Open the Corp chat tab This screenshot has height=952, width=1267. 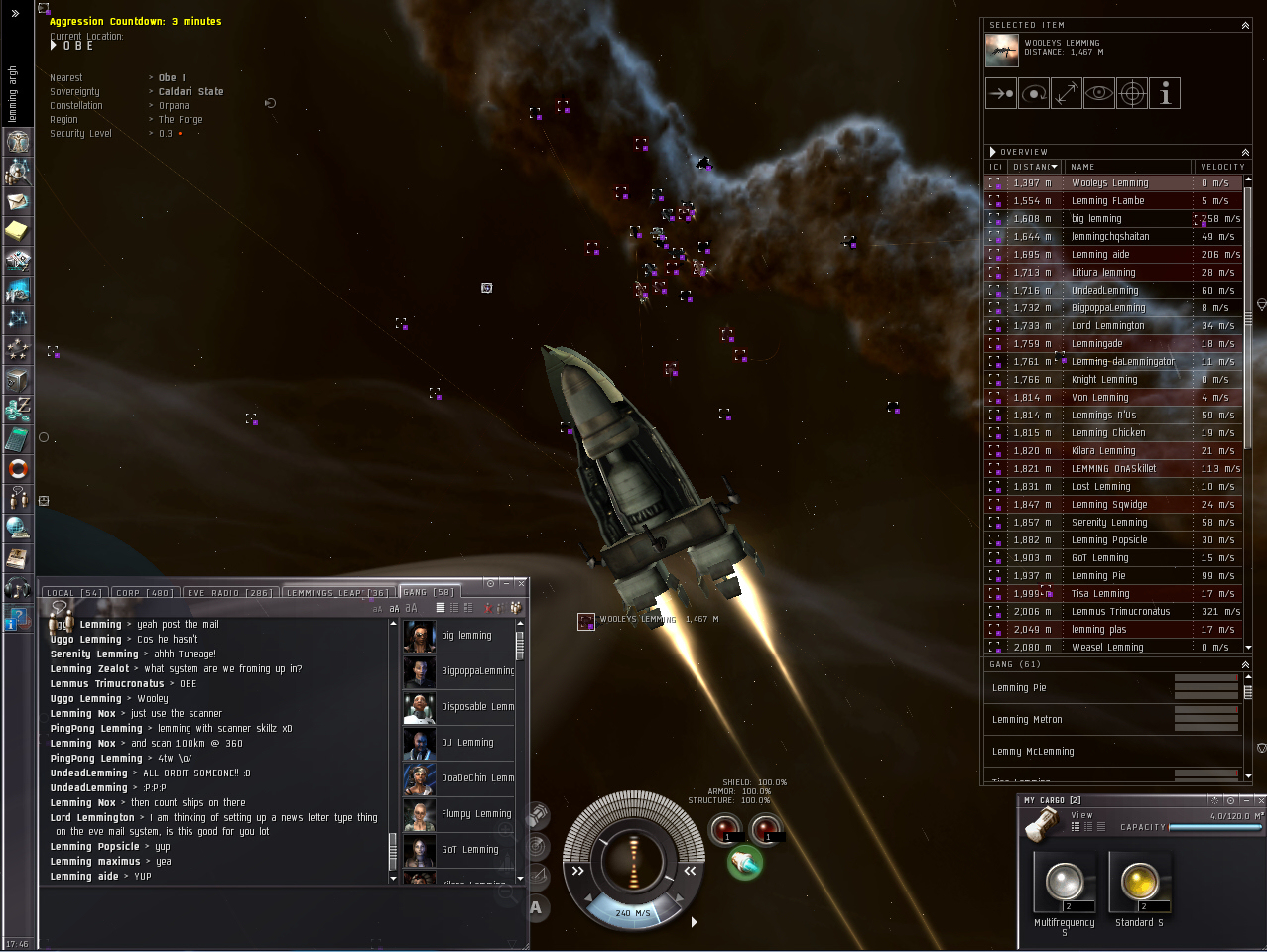[144, 593]
